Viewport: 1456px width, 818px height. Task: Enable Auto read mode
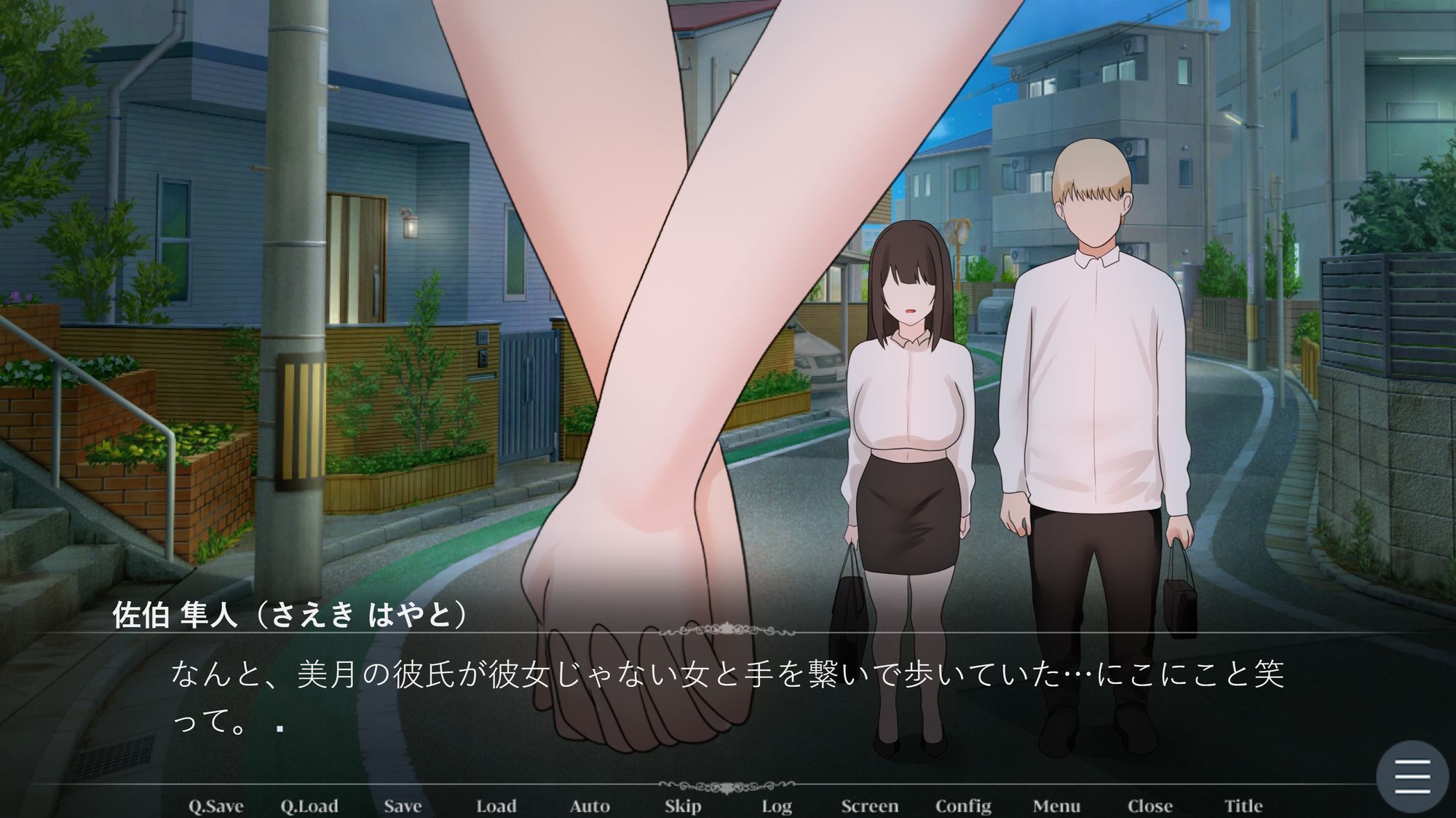[590, 806]
